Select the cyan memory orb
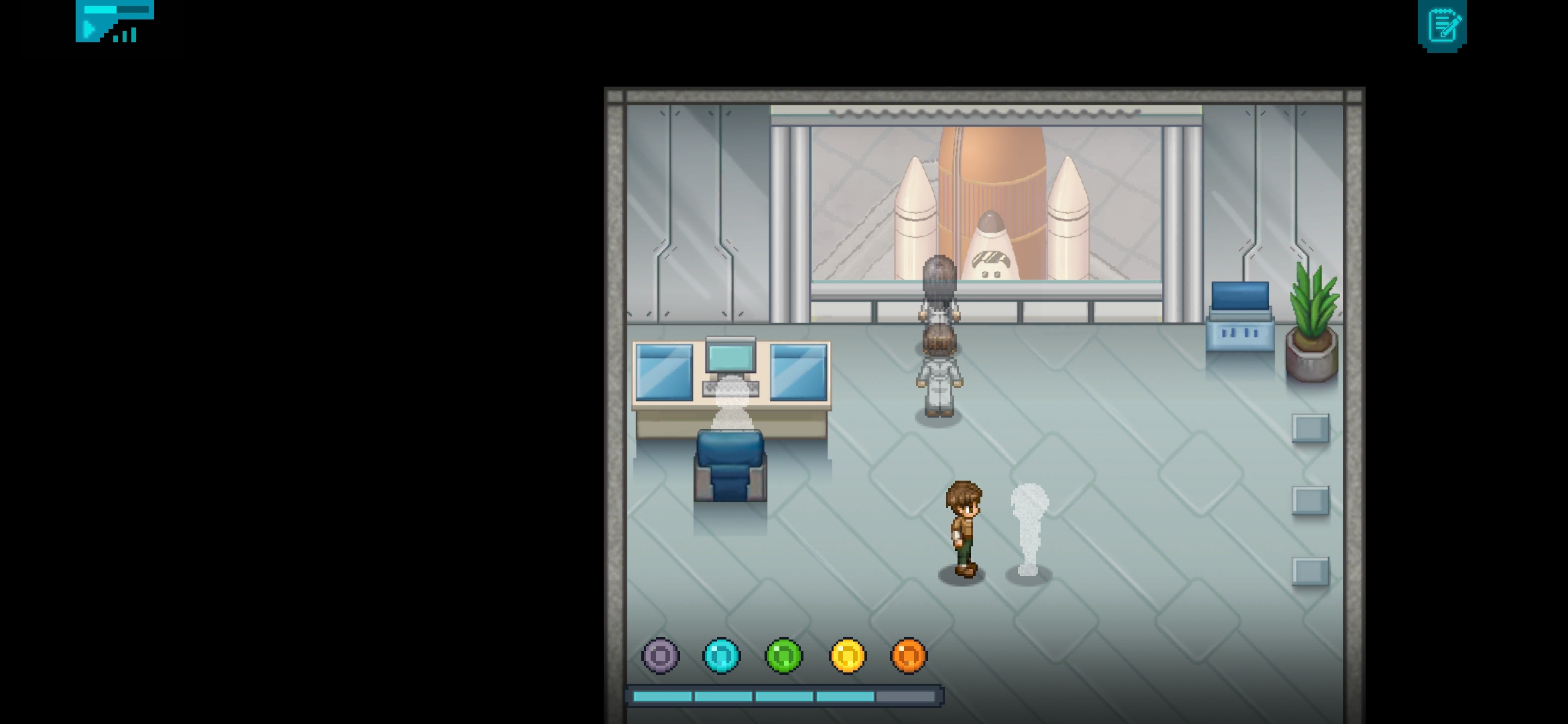Screen dimensions: 1568x724 (x=722, y=655)
